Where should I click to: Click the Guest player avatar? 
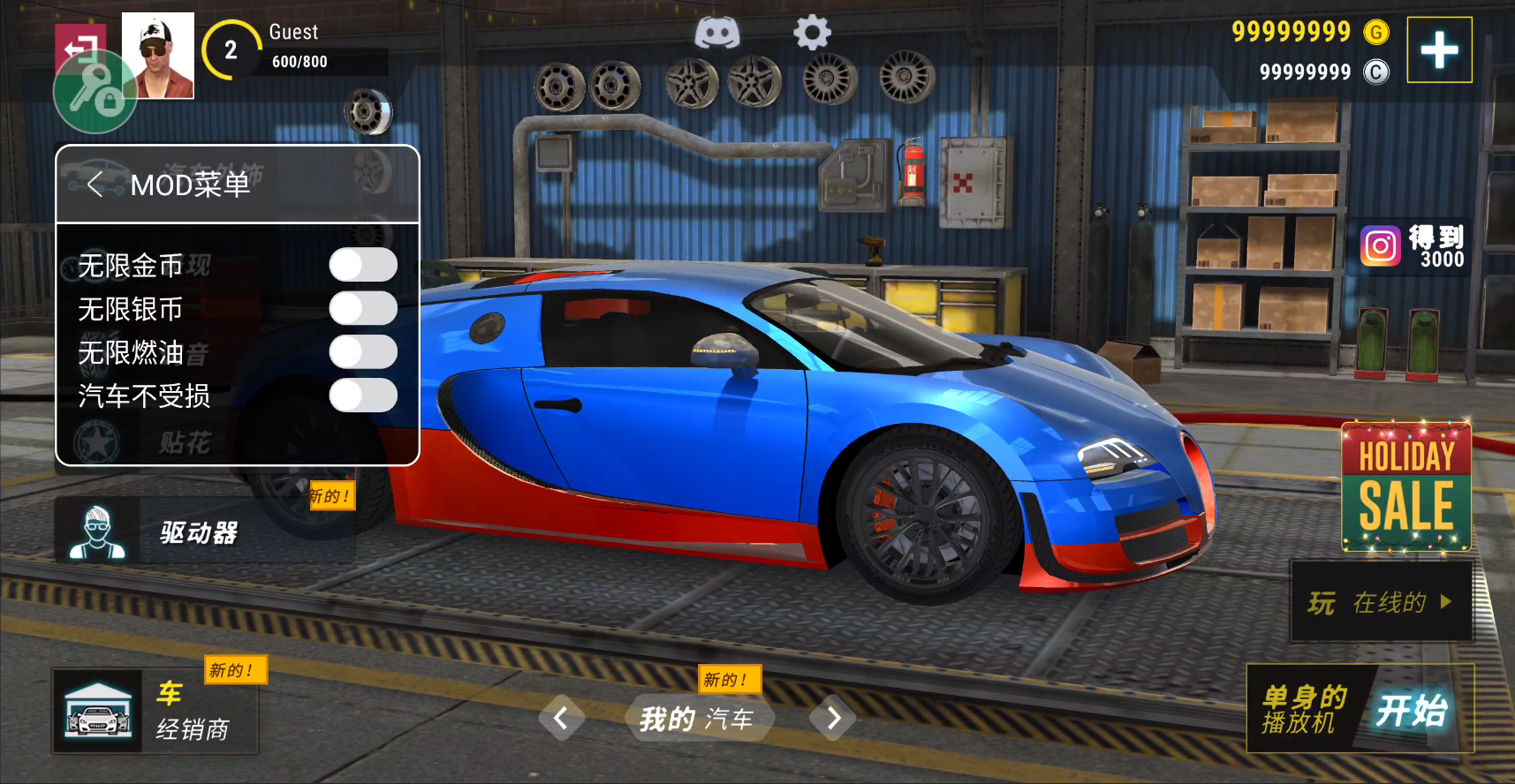pos(157,56)
